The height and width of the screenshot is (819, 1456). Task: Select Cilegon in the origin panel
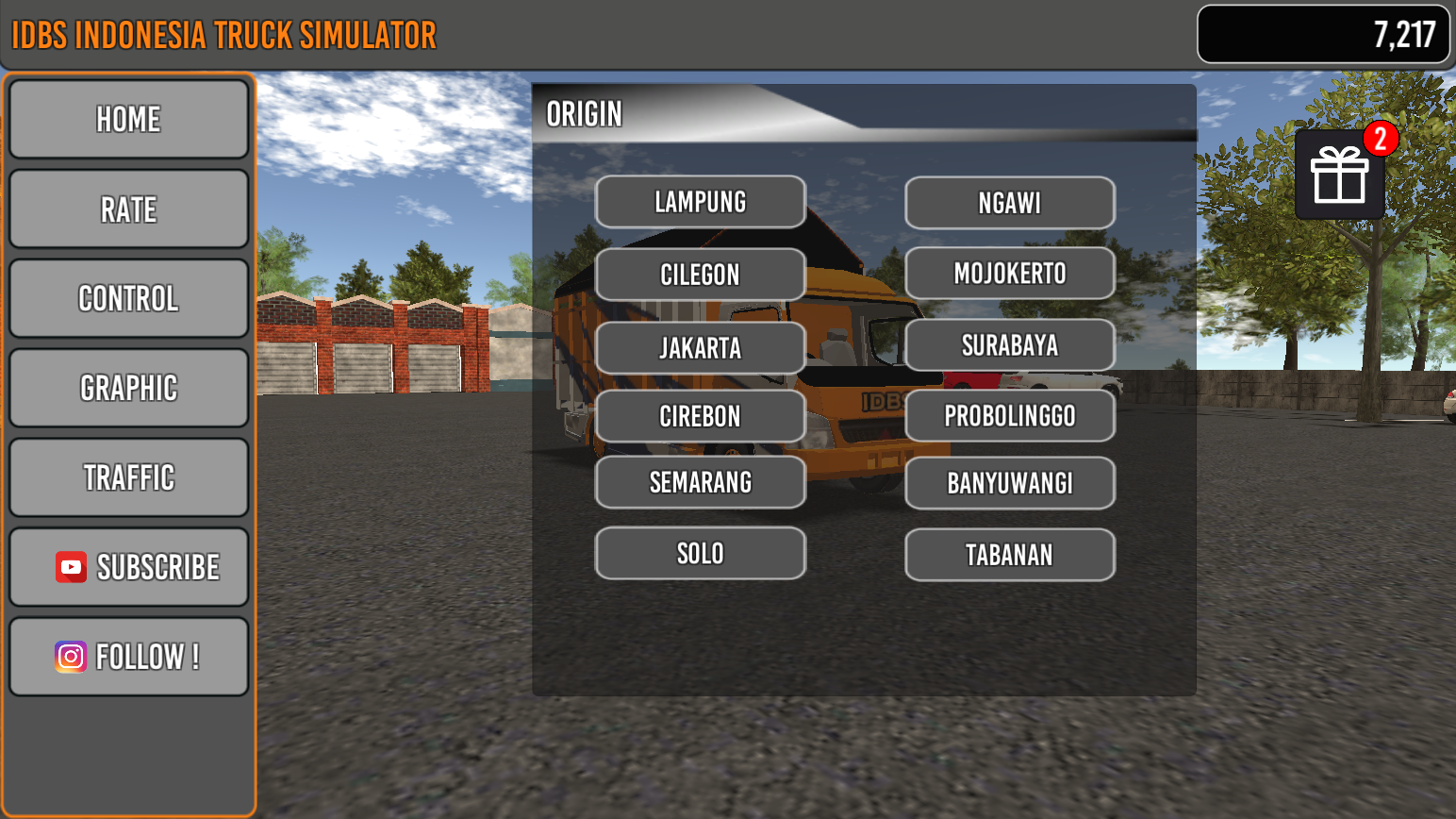point(700,275)
